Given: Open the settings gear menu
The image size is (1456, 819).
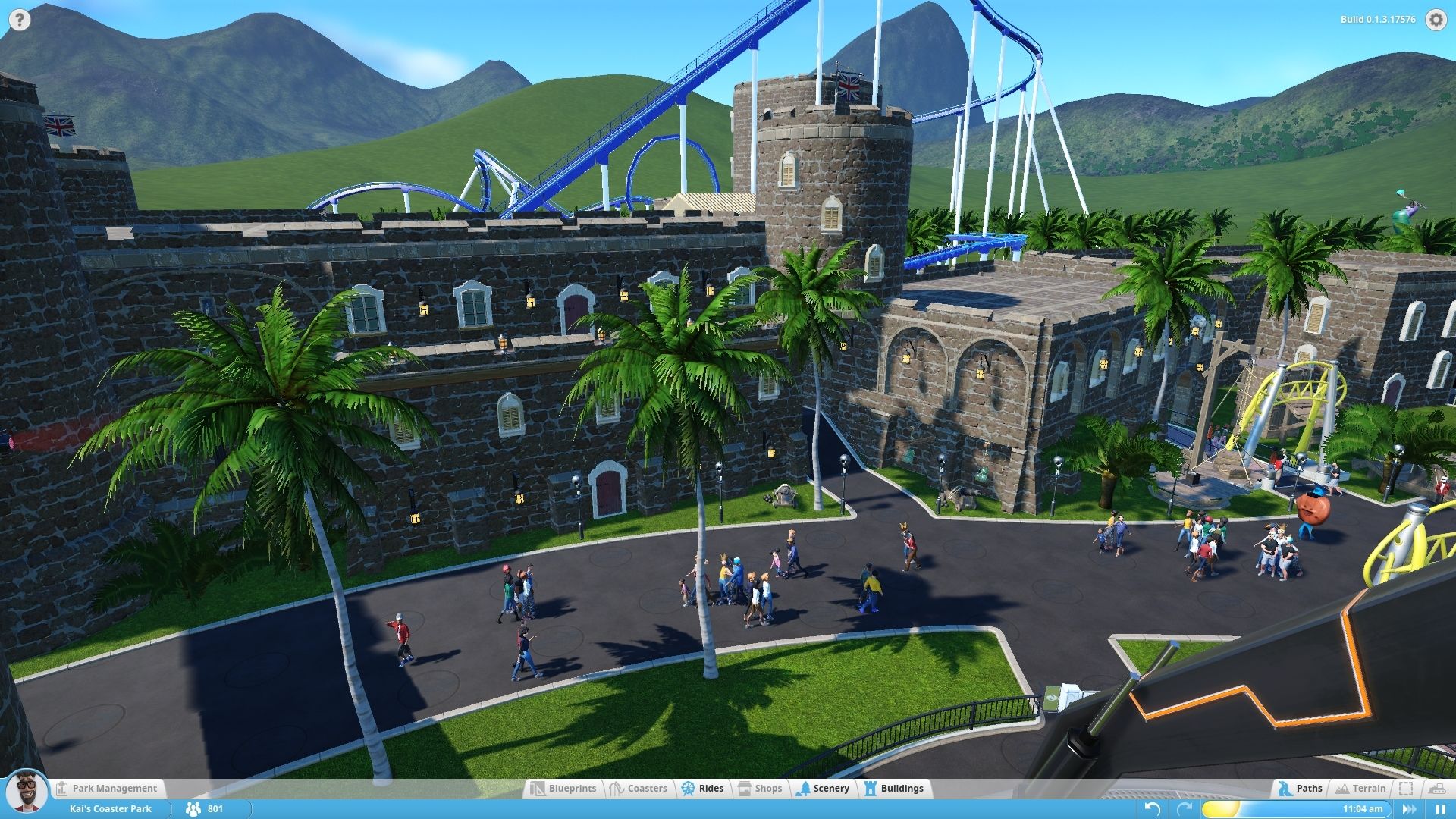Looking at the screenshot, I should (1436, 20).
